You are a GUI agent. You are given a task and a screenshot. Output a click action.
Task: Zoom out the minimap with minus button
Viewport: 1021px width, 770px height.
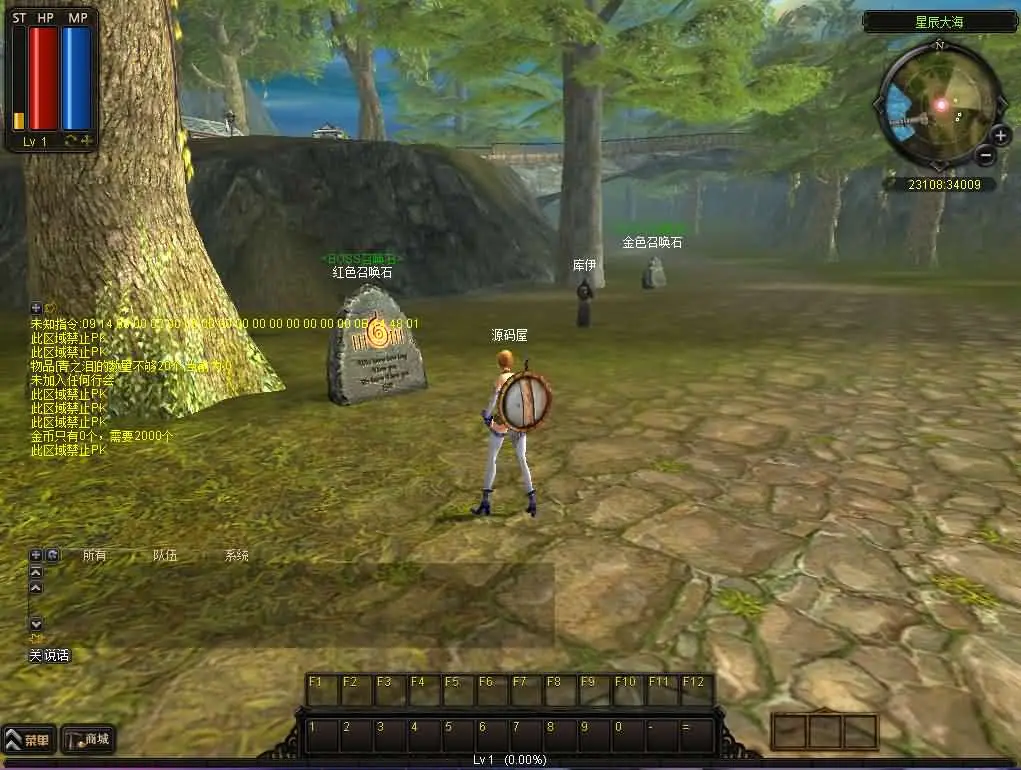click(x=986, y=154)
